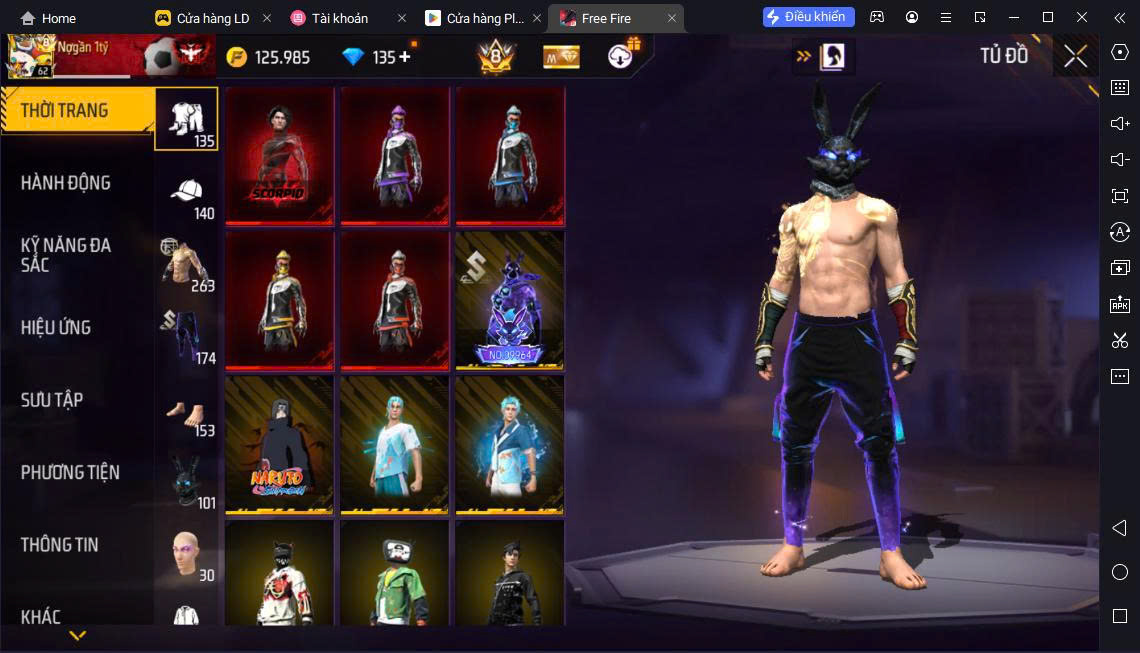1140x653 pixels.
Task: Switch to the HIỆU ỨNG tab
Action: point(56,328)
